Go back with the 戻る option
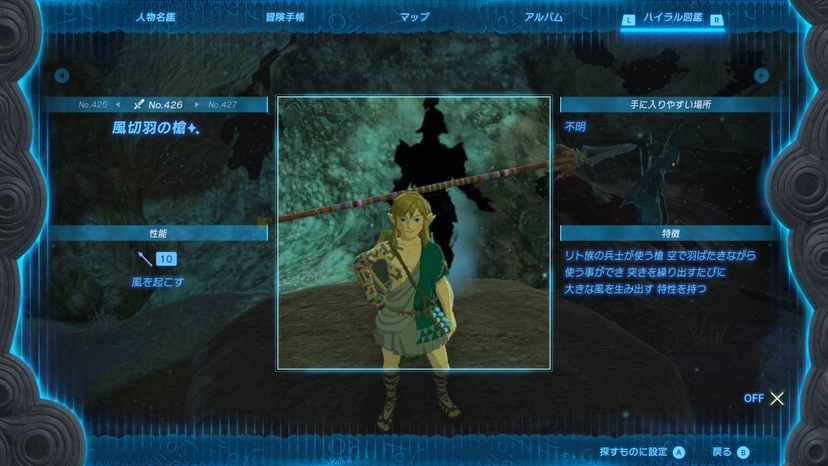 point(729,452)
